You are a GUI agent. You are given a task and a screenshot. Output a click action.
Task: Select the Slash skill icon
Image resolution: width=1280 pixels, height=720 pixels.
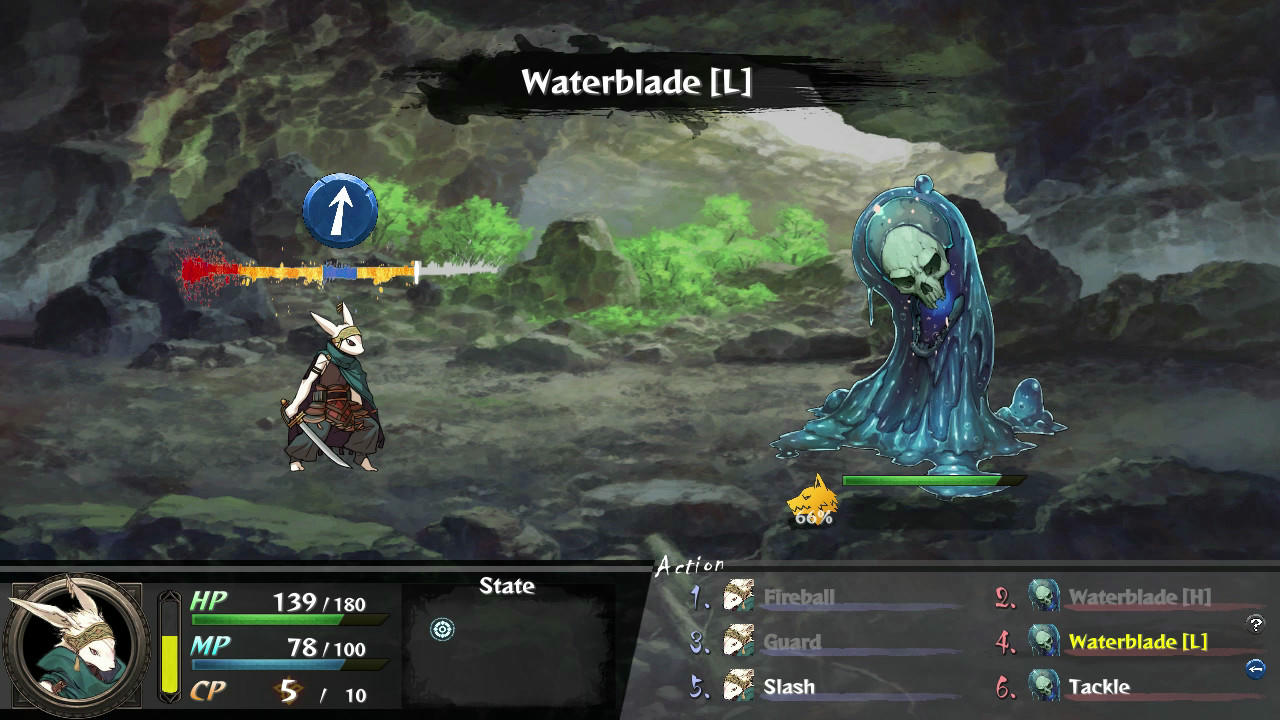(x=741, y=687)
